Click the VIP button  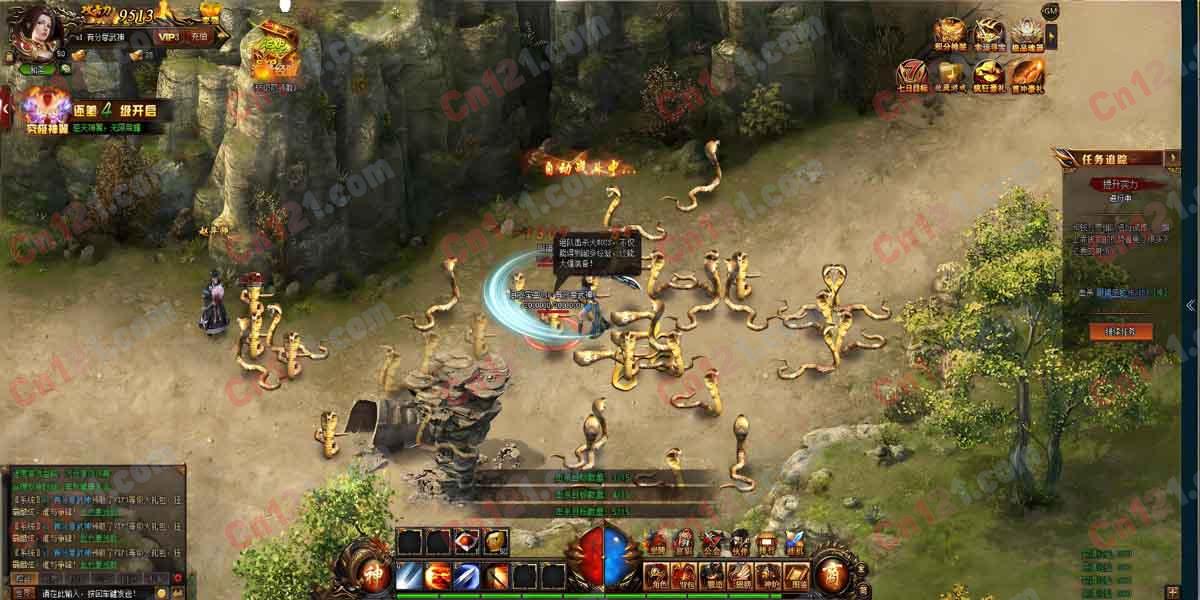coord(167,37)
